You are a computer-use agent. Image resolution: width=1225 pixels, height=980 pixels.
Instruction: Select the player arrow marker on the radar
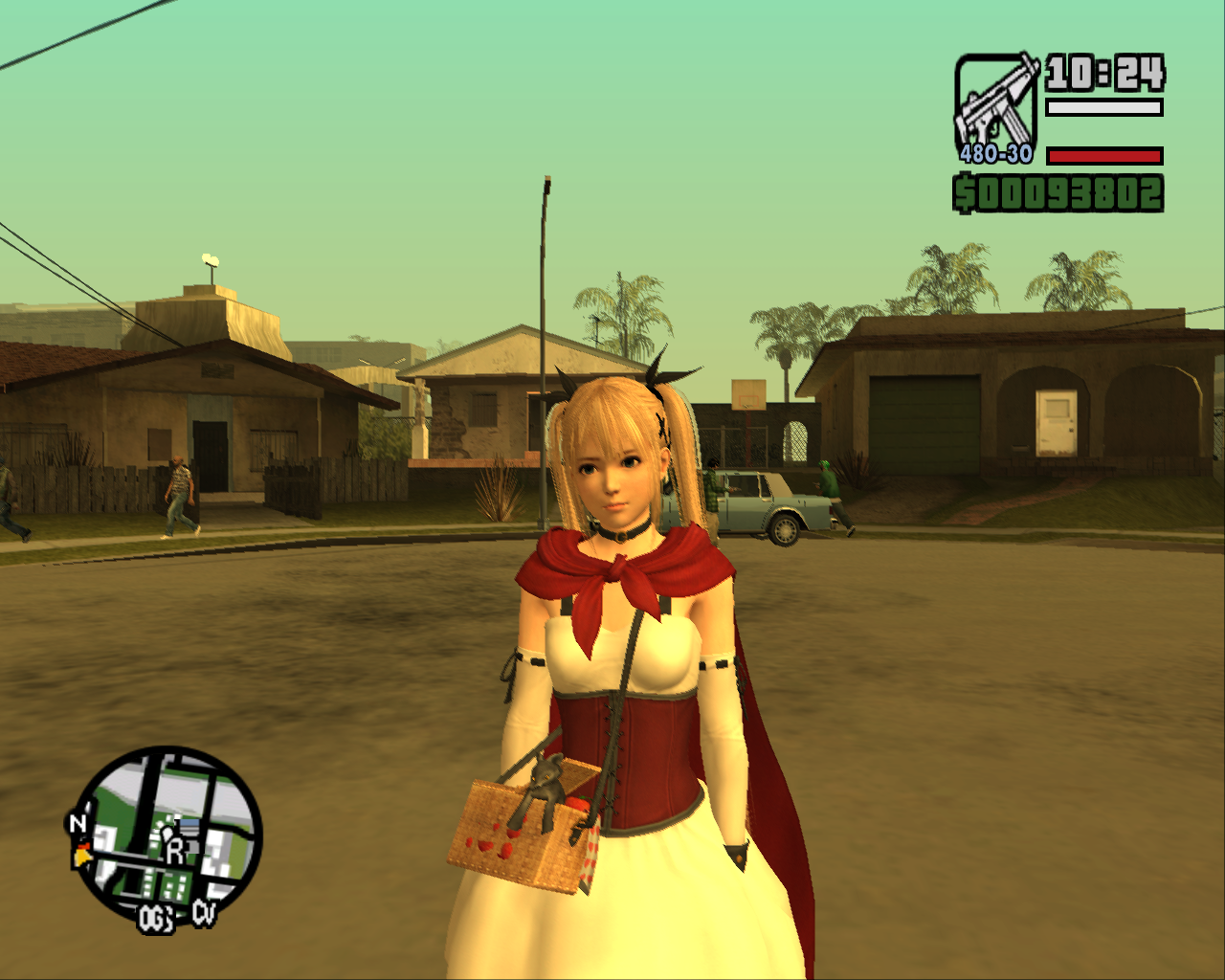click(82, 855)
